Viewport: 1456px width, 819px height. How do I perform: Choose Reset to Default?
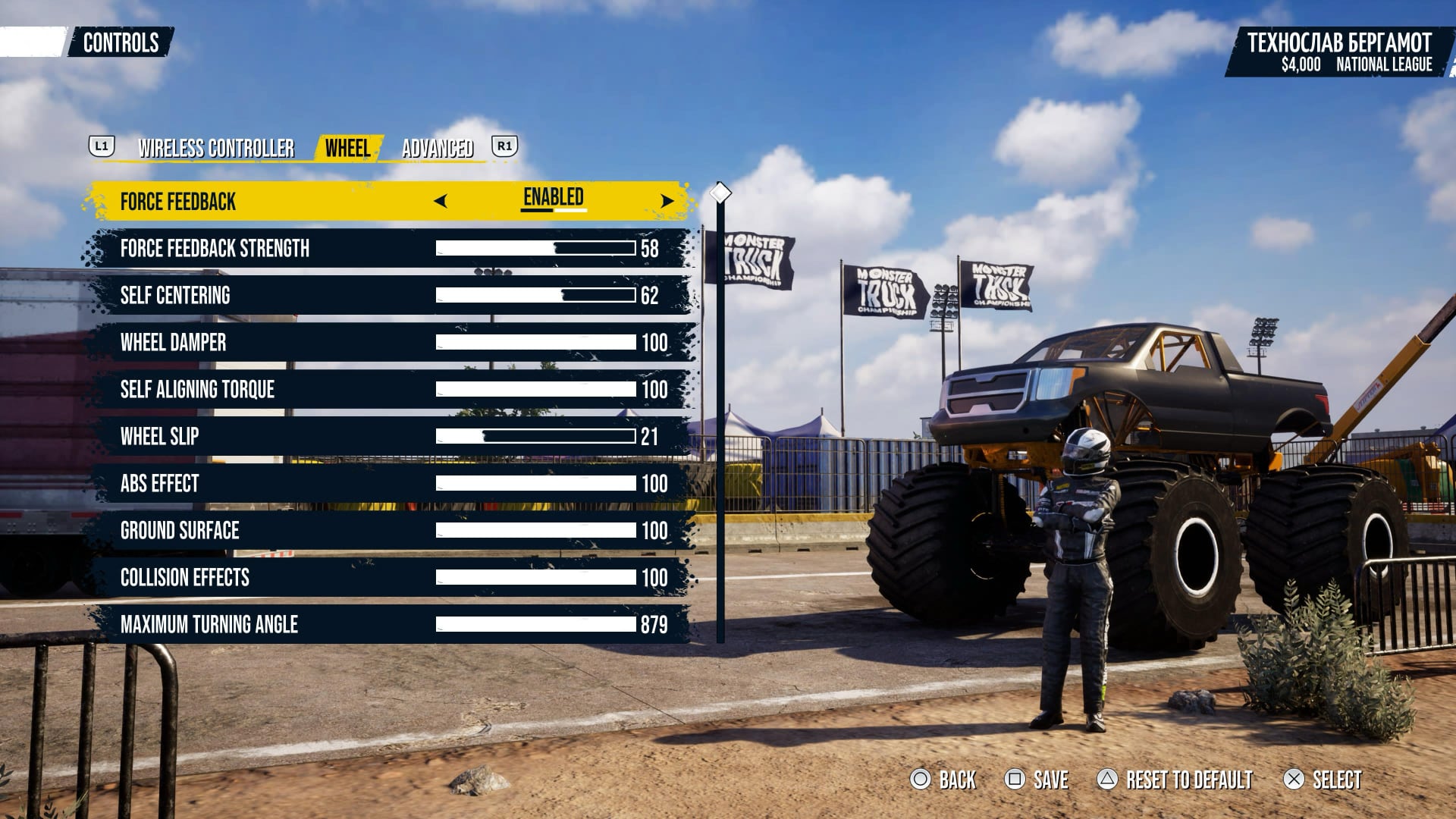coord(1175,780)
